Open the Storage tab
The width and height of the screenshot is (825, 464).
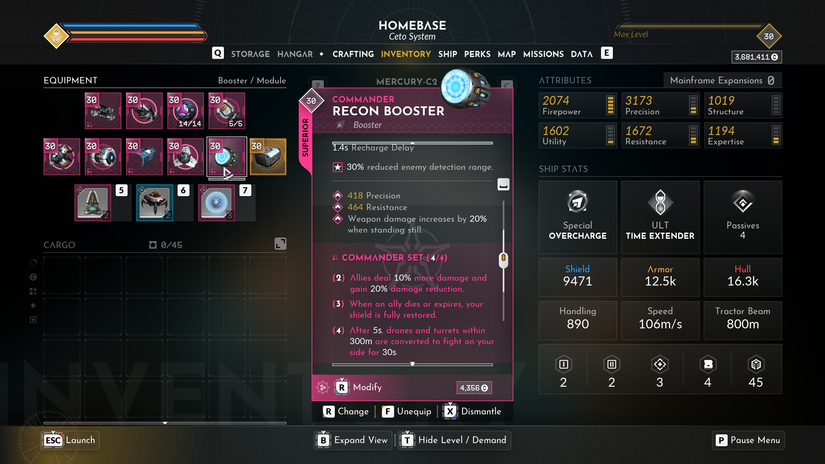tap(250, 54)
